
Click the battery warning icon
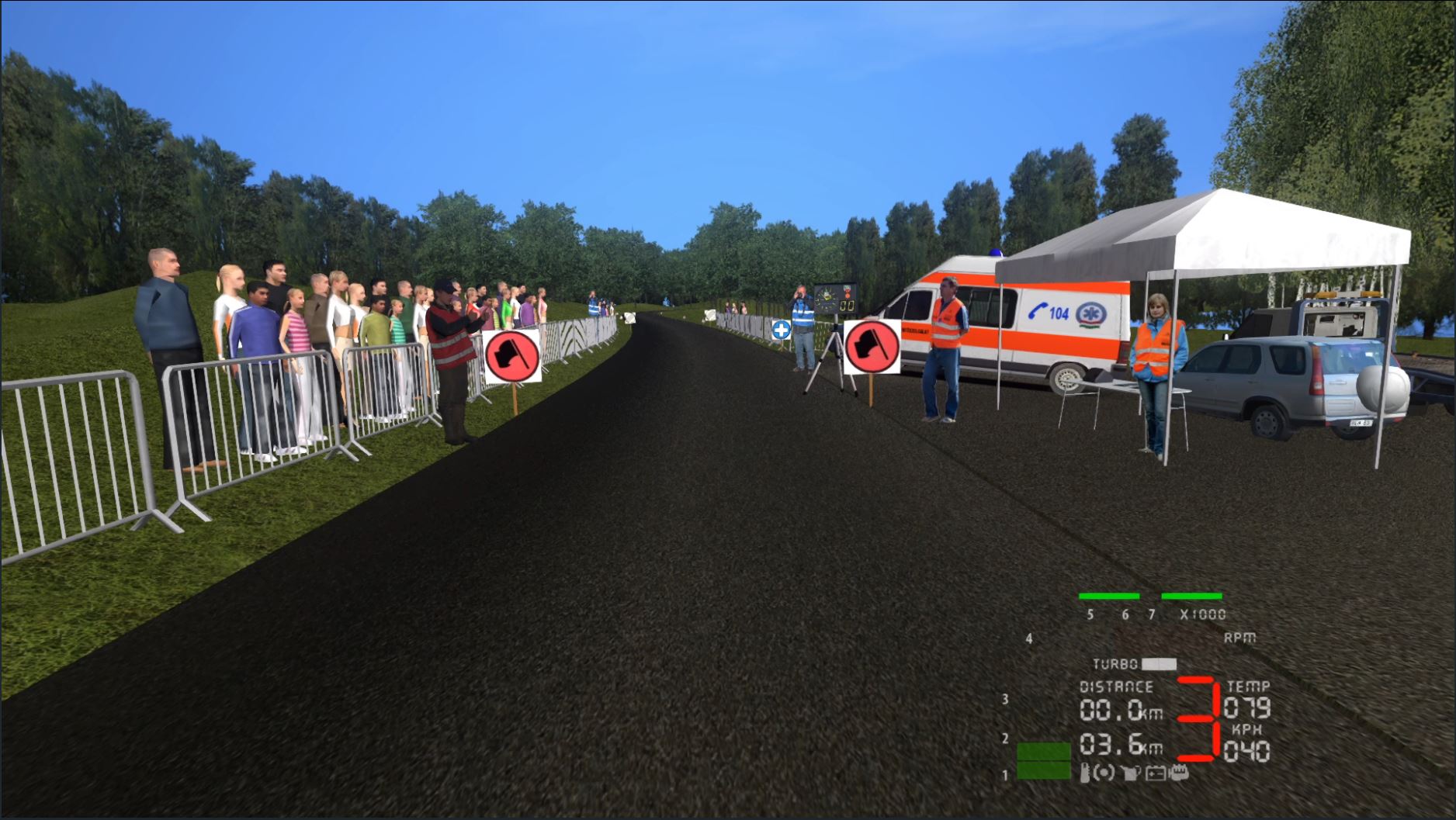click(1155, 773)
